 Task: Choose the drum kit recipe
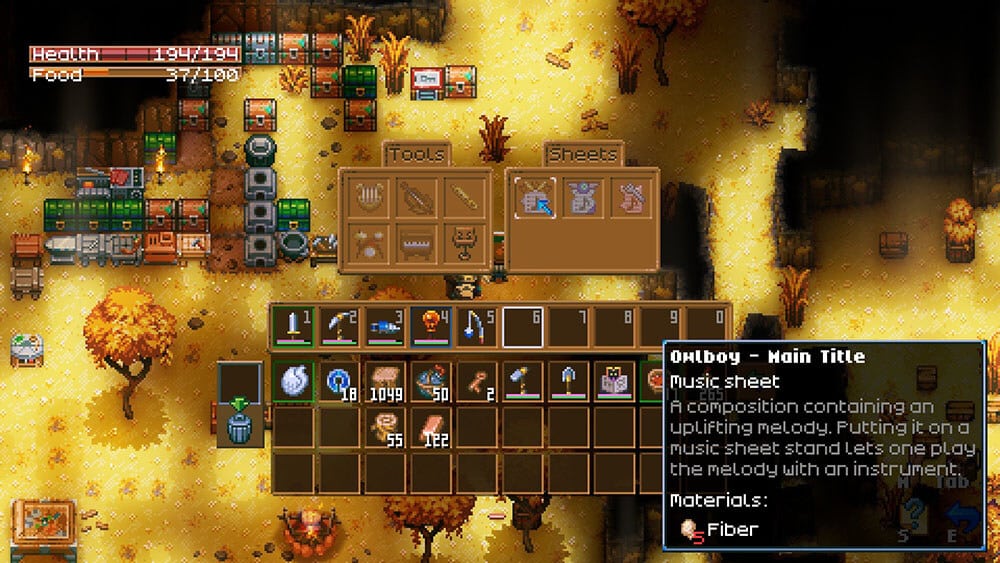click(x=368, y=245)
